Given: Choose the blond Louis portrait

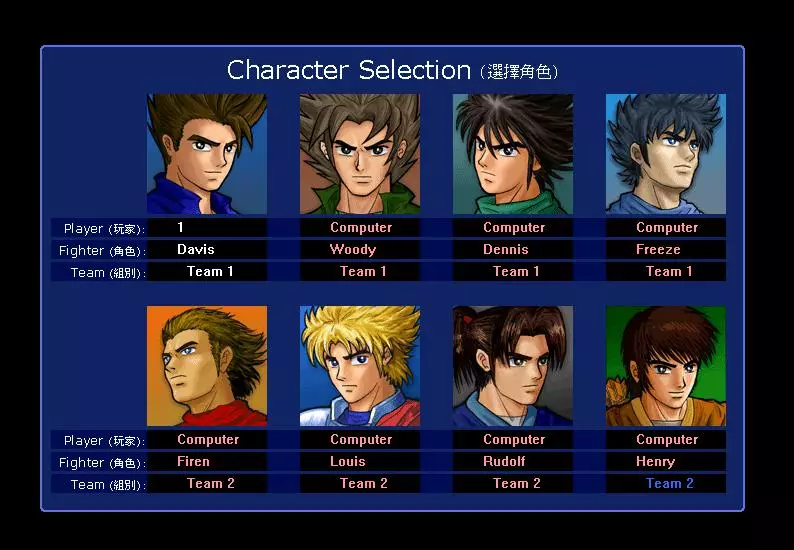Looking at the screenshot, I should point(360,366).
